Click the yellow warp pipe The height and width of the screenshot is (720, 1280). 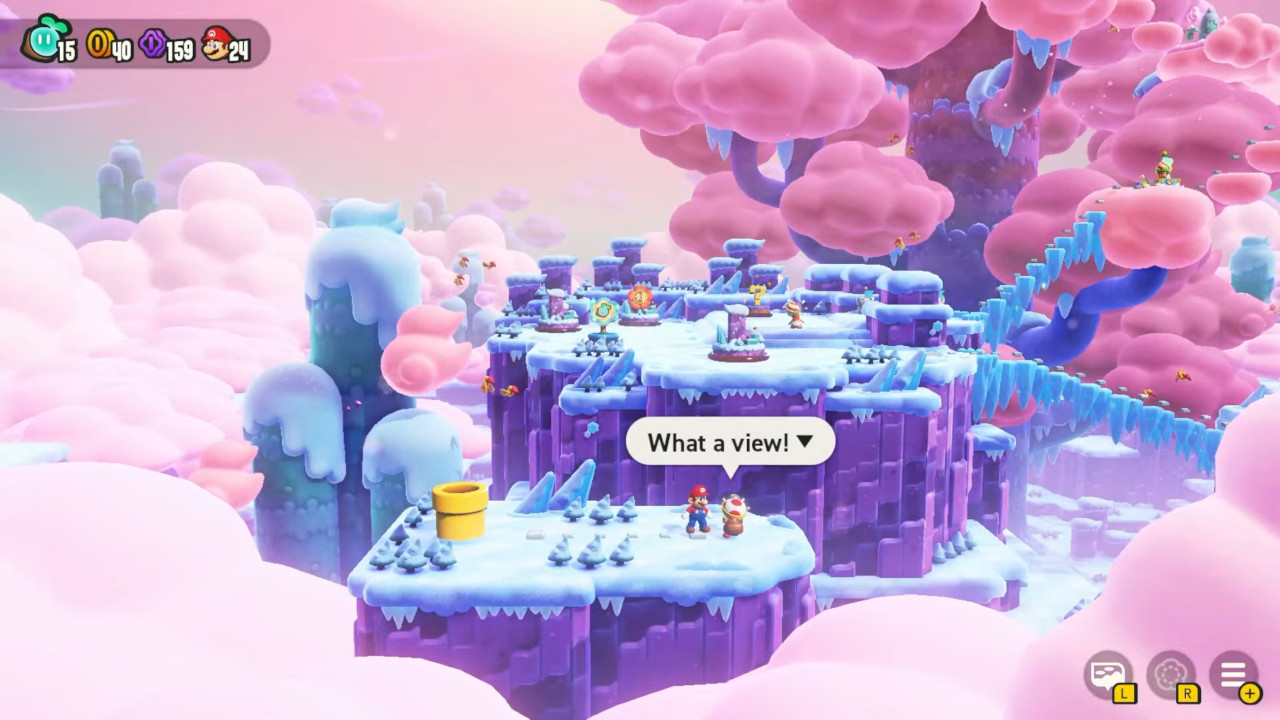coord(460,508)
